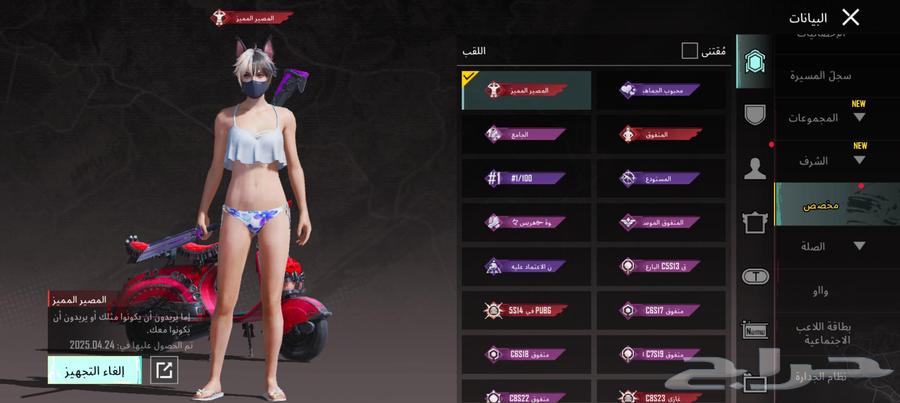Viewport: 900px width, 403px height.
Task: Toggle the مُقتنى owned-only checkbox
Action: pos(690,50)
